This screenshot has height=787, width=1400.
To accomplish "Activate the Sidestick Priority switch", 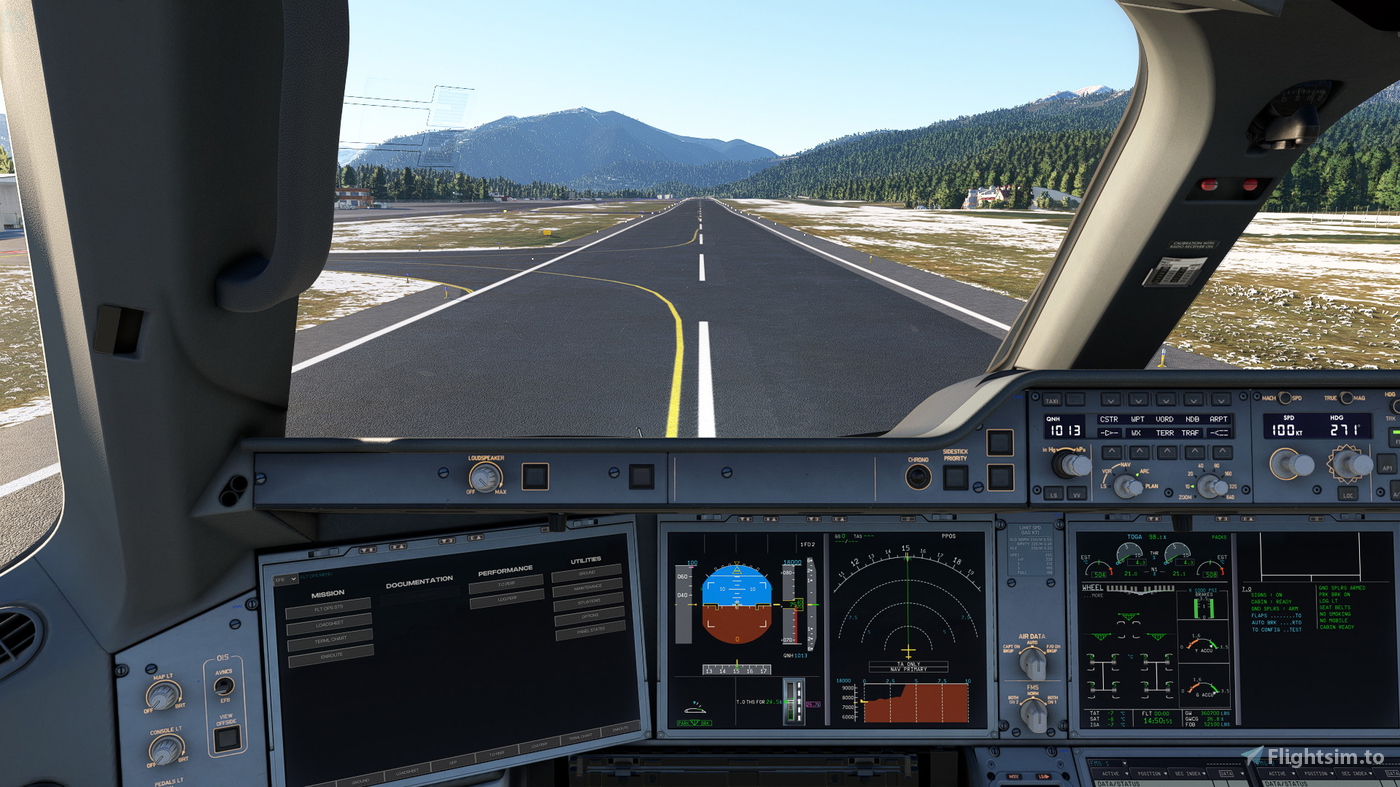I will (955, 477).
